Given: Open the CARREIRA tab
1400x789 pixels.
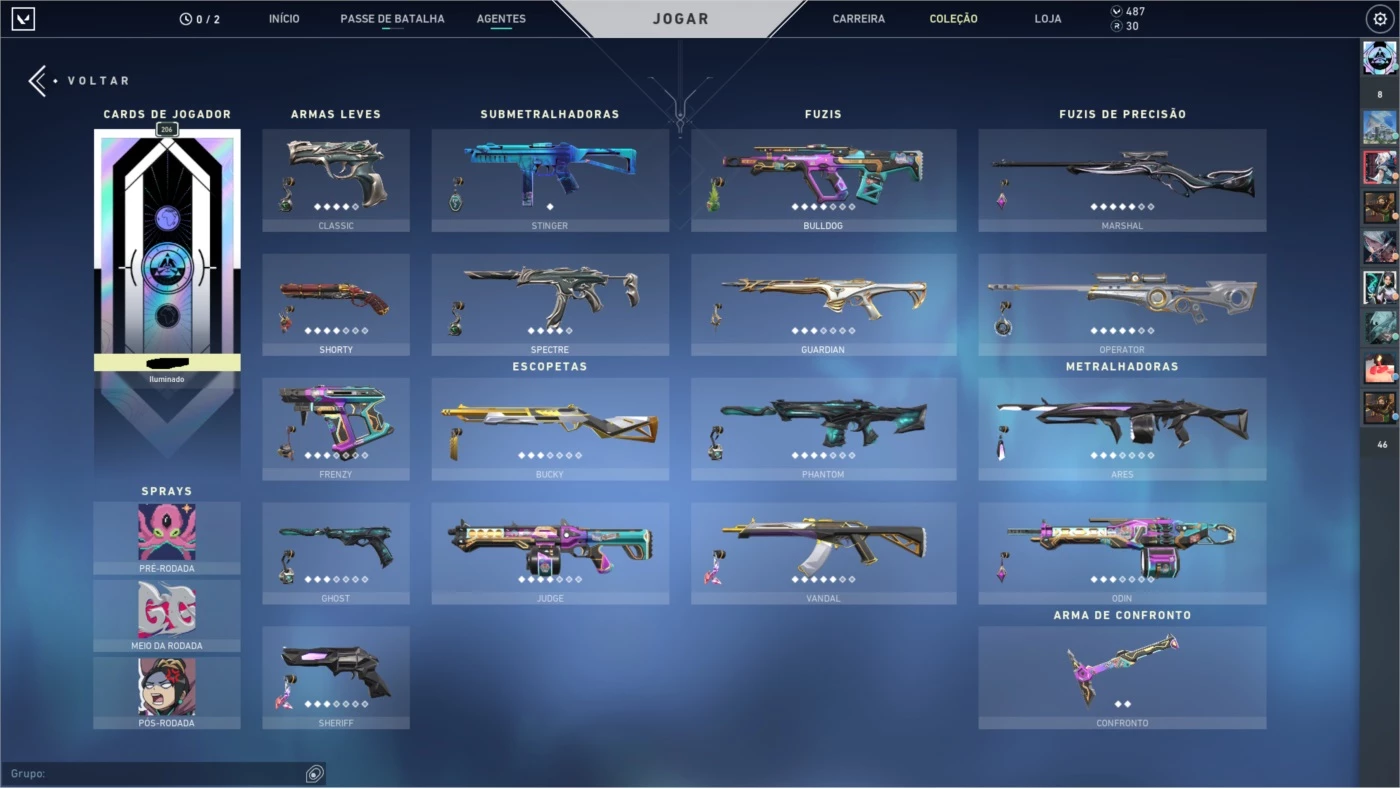Looking at the screenshot, I should click(859, 17).
